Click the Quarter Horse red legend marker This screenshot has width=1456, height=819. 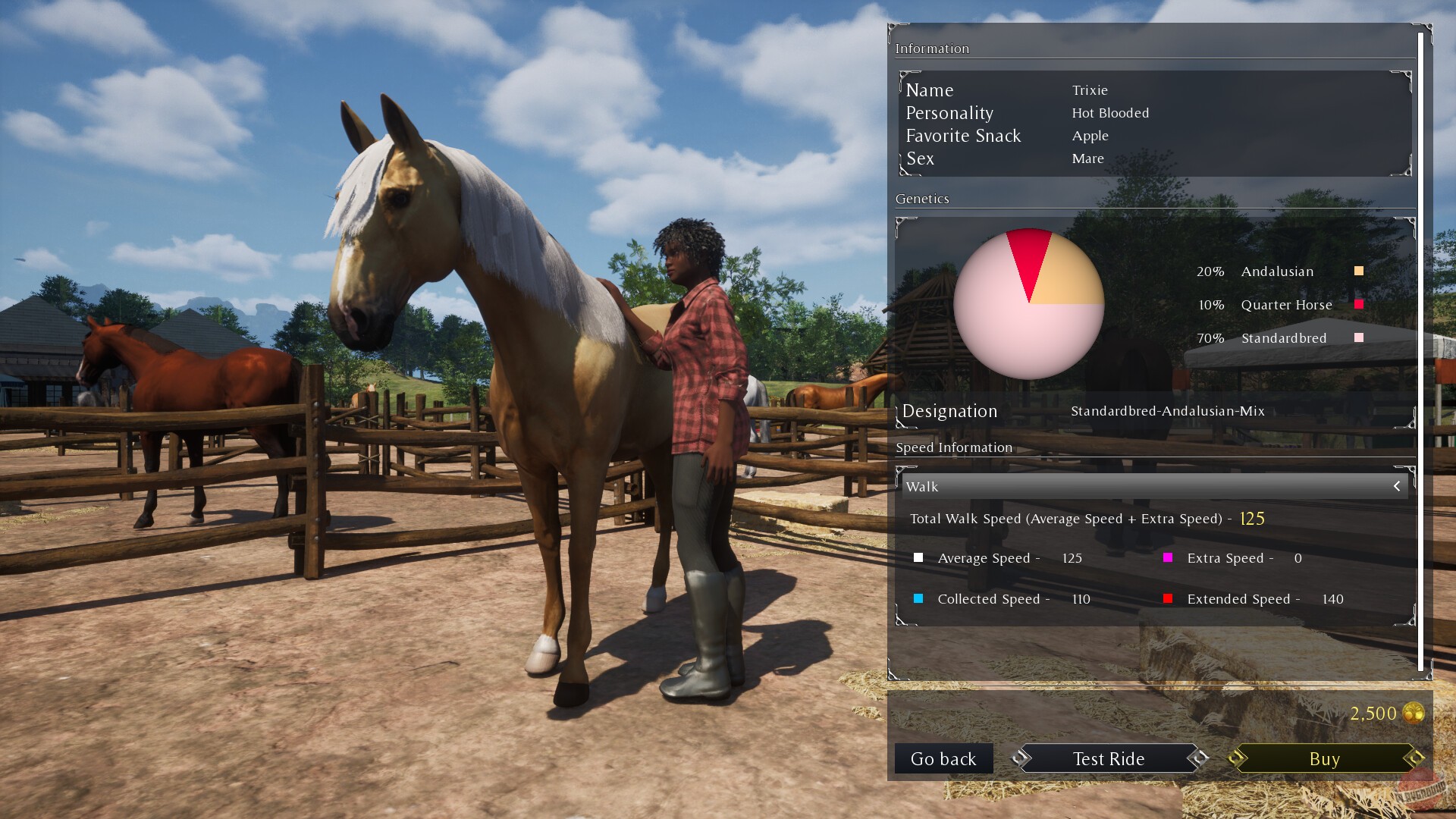click(x=1358, y=303)
